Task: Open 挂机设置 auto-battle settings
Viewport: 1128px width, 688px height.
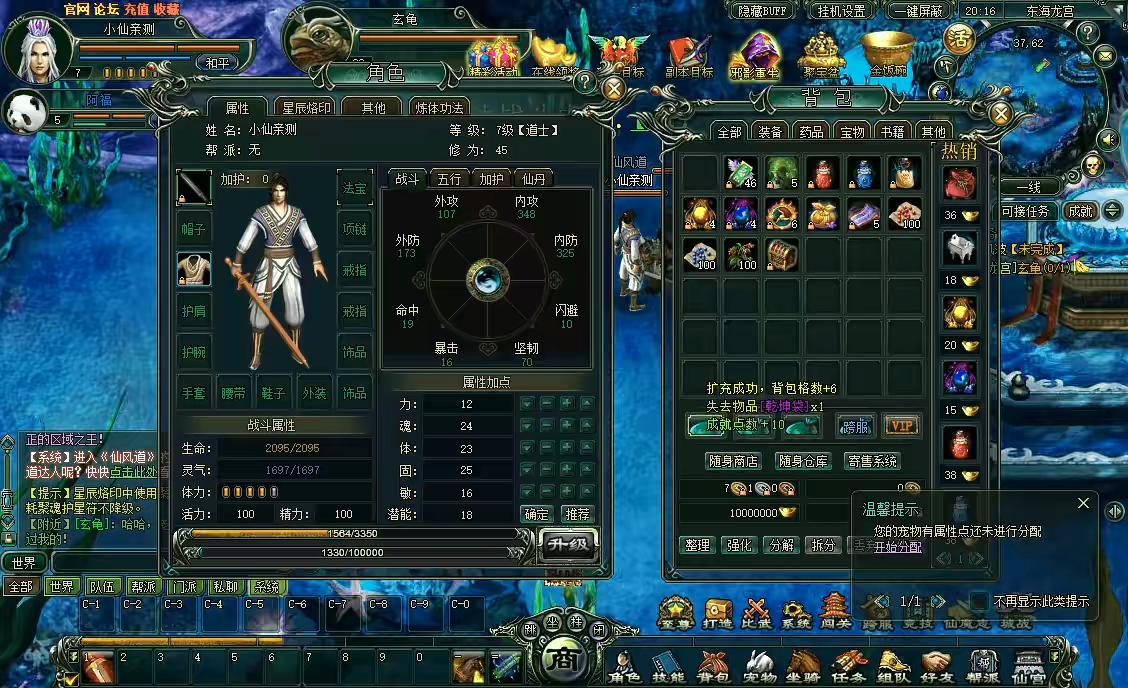Action: pos(841,11)
